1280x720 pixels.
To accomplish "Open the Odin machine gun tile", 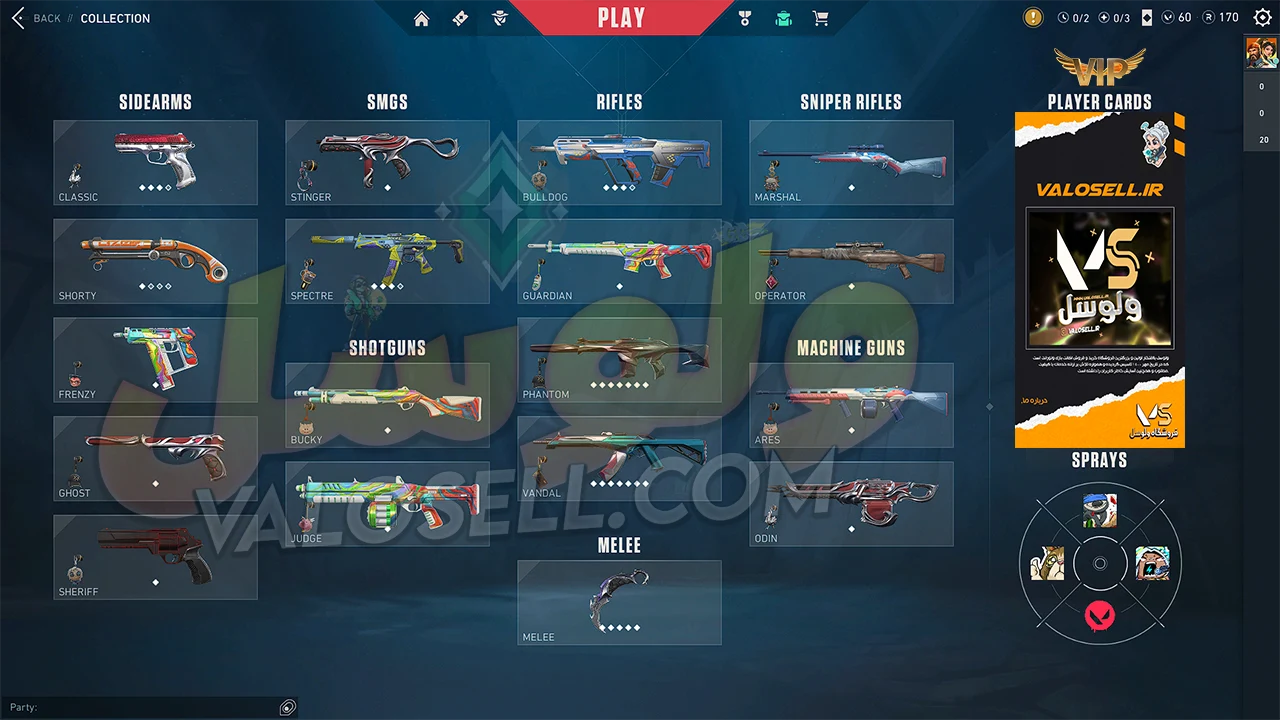I will click(x=851, y=503).
